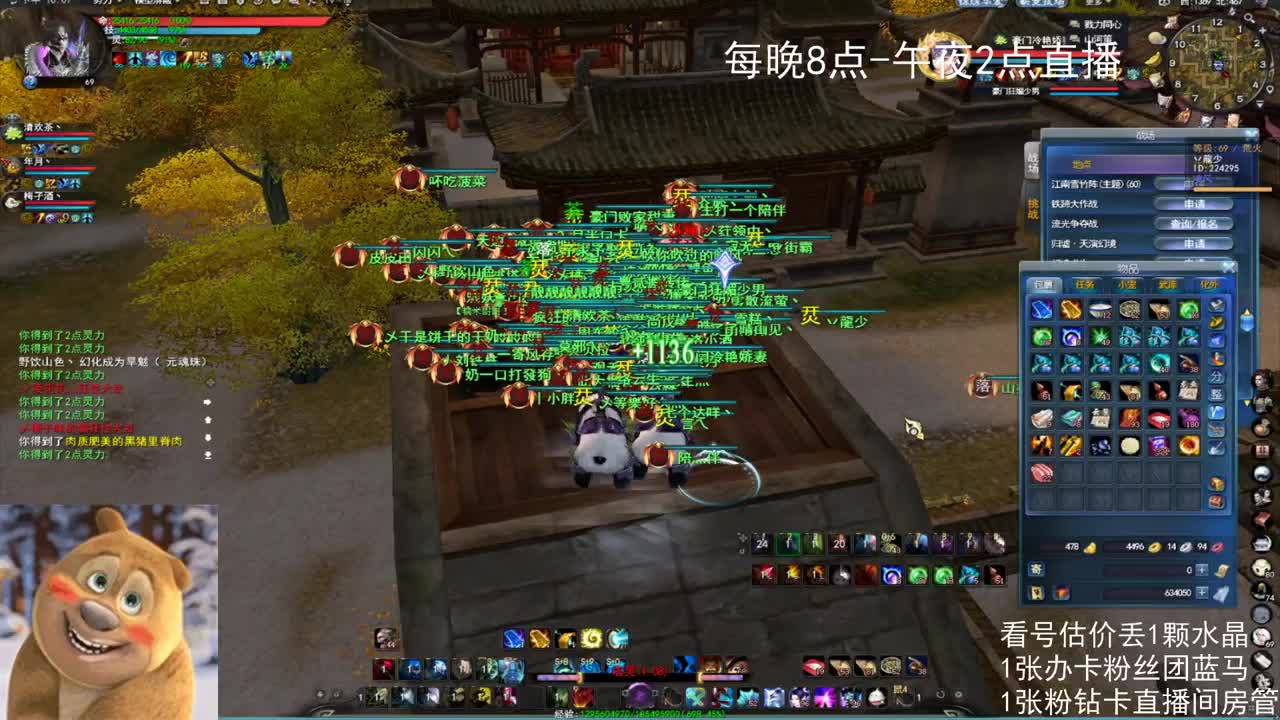Click the 寄 (send/mail) icon on the inventory panel
Image resolution: width=1280 pixels, height=720 pixels.
point(1037,569)
